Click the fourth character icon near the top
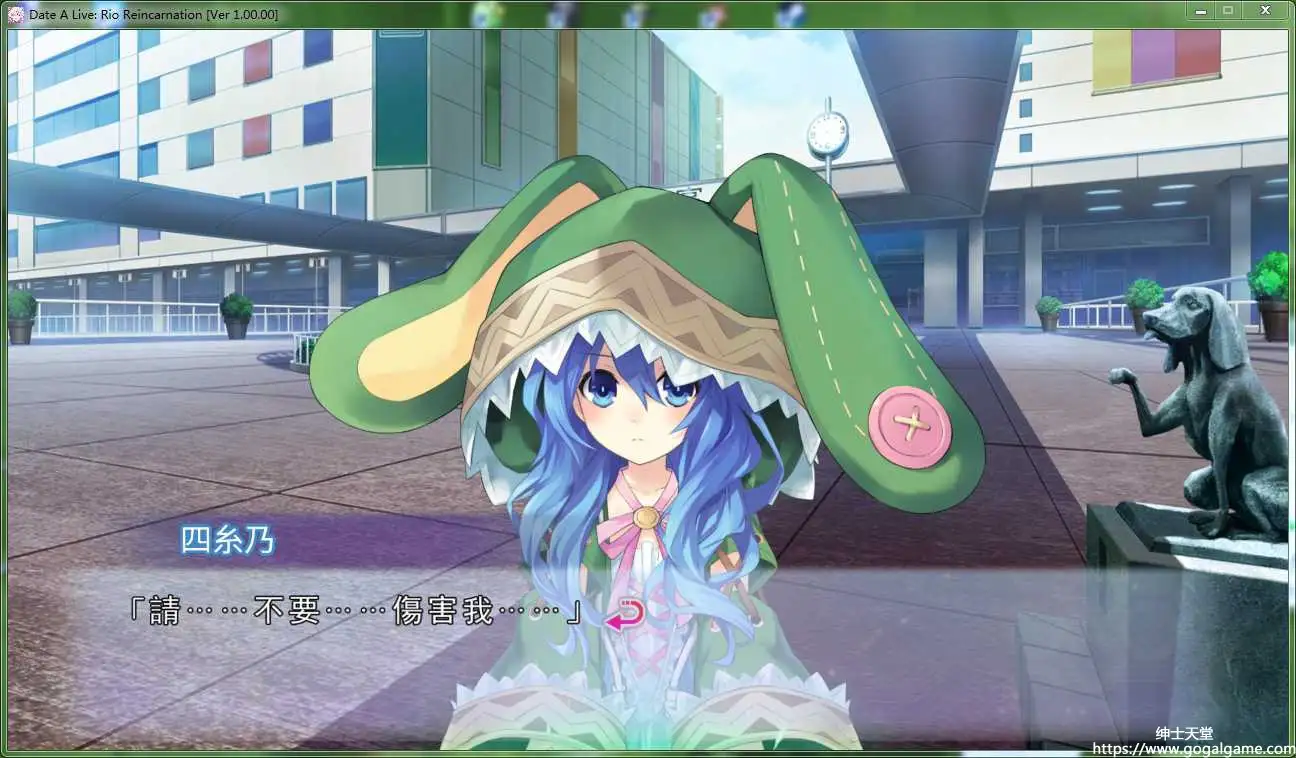1296x758 pixels. (x=712, y=12)
